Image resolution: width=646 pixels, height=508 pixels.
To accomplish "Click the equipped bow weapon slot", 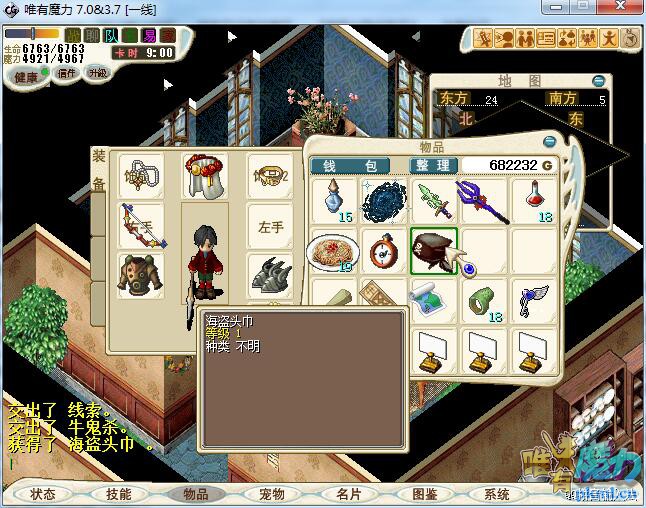I will 140,226.
